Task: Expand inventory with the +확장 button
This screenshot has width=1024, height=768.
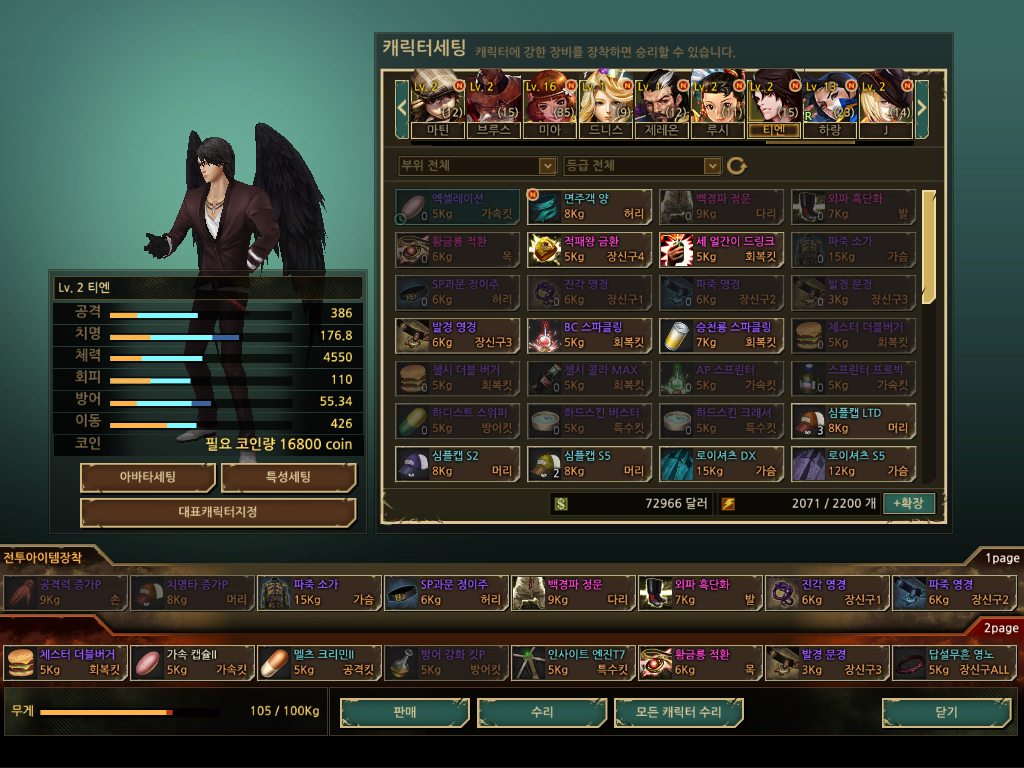Action: pyautogui.click(x=909, y=503)
